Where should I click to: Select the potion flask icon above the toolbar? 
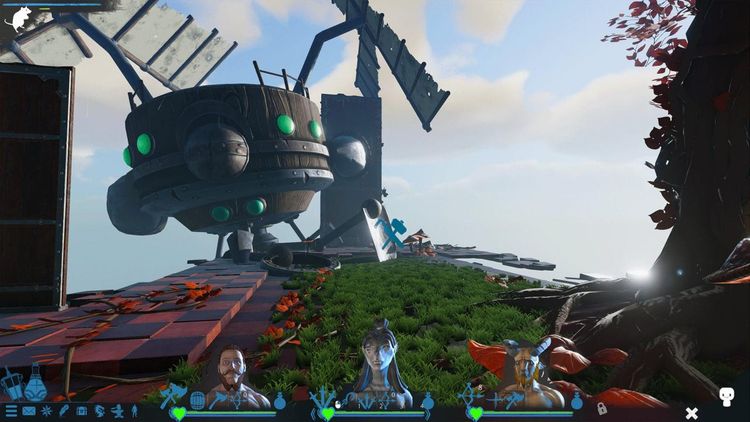point(35,383)
